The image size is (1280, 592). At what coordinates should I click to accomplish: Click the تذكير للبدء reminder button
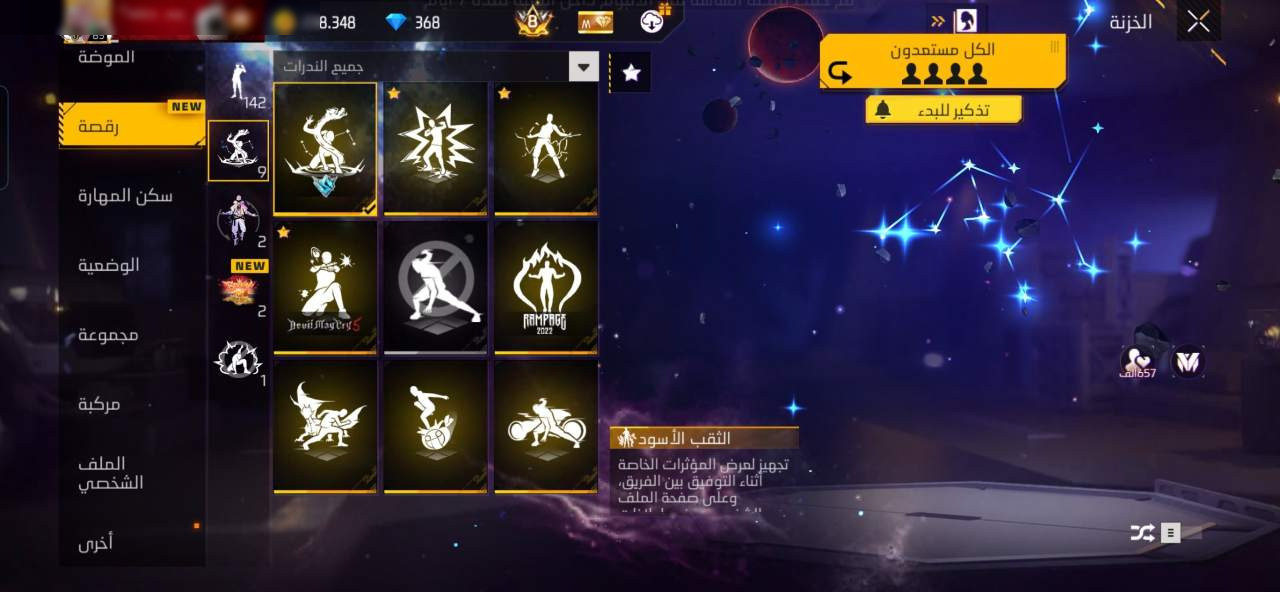[943, 110]
